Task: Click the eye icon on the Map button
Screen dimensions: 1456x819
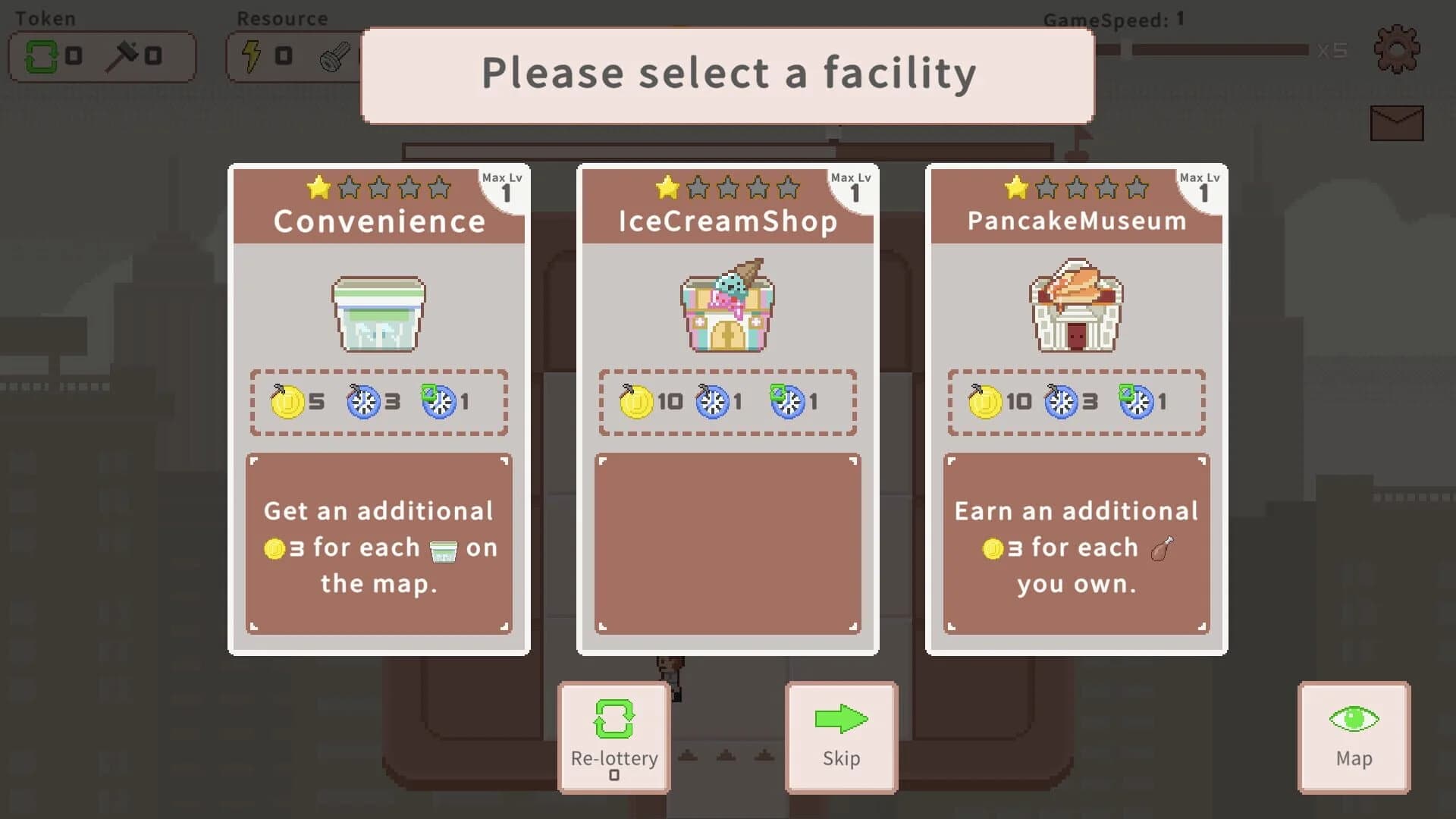Action: tap(1354, 719)
